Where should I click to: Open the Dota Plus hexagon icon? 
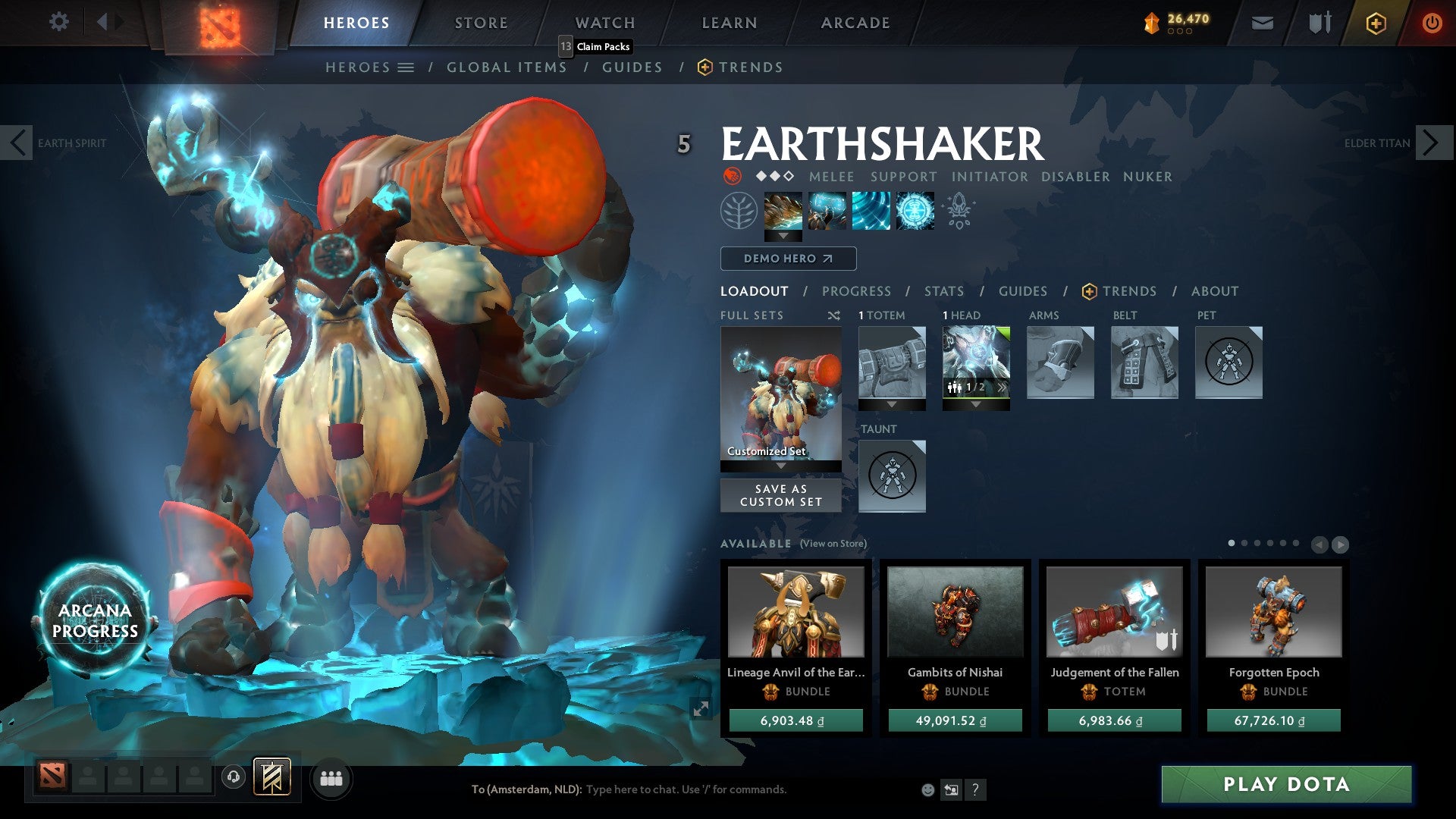(x=1375, y=23)
